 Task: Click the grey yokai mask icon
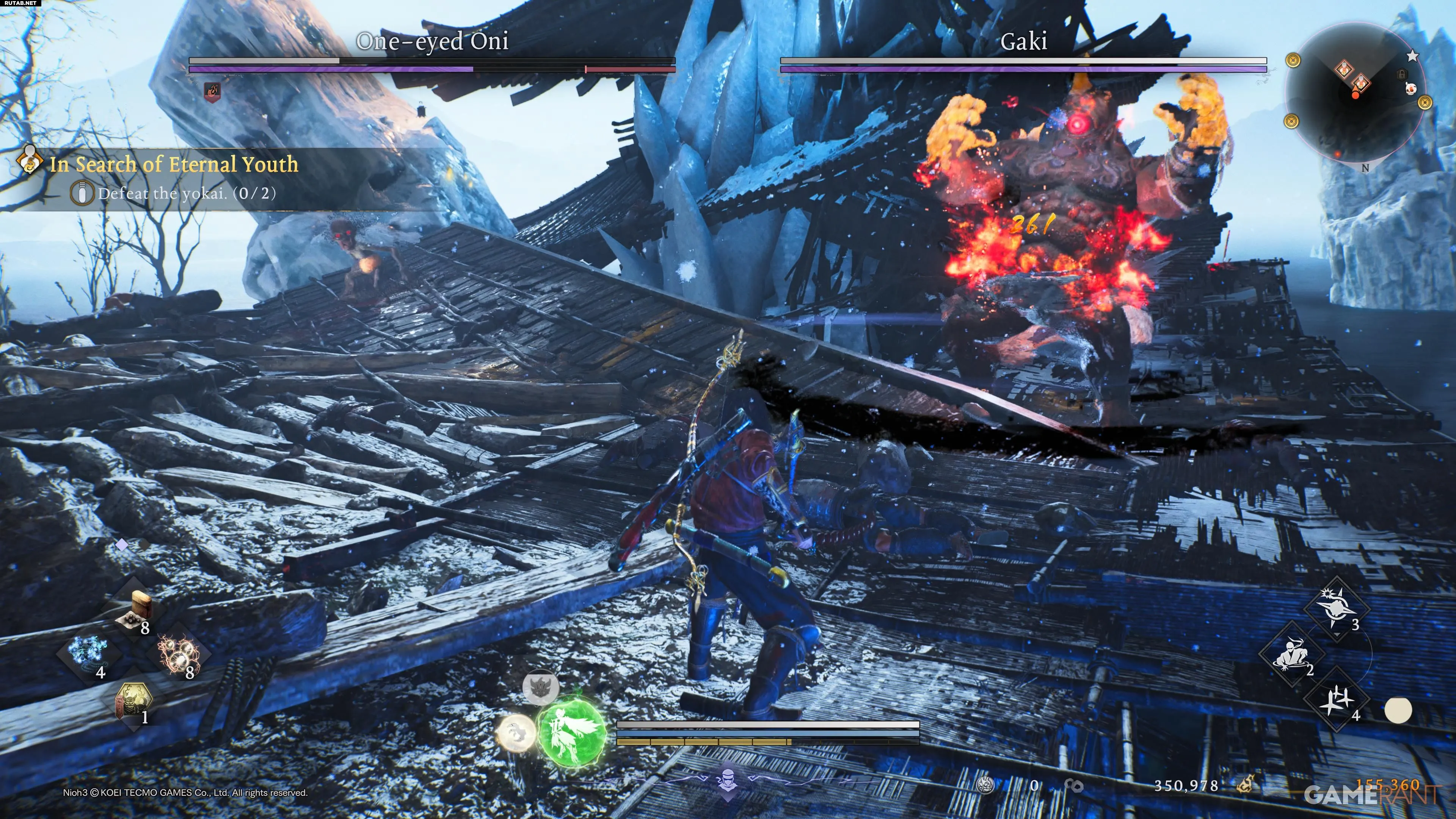540,687
